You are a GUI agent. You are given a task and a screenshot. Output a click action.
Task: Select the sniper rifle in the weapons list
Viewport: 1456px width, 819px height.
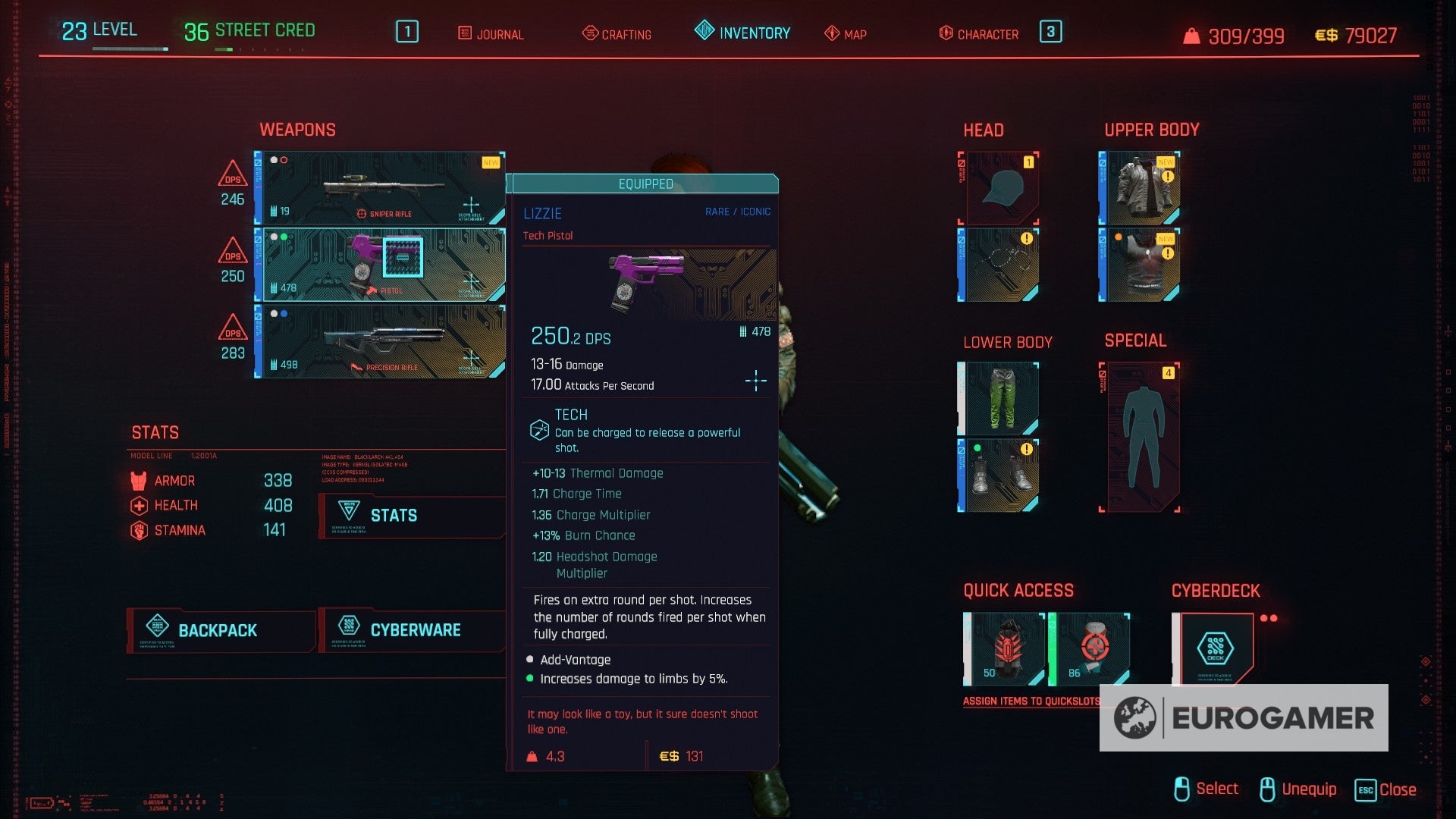click(379, 186)
